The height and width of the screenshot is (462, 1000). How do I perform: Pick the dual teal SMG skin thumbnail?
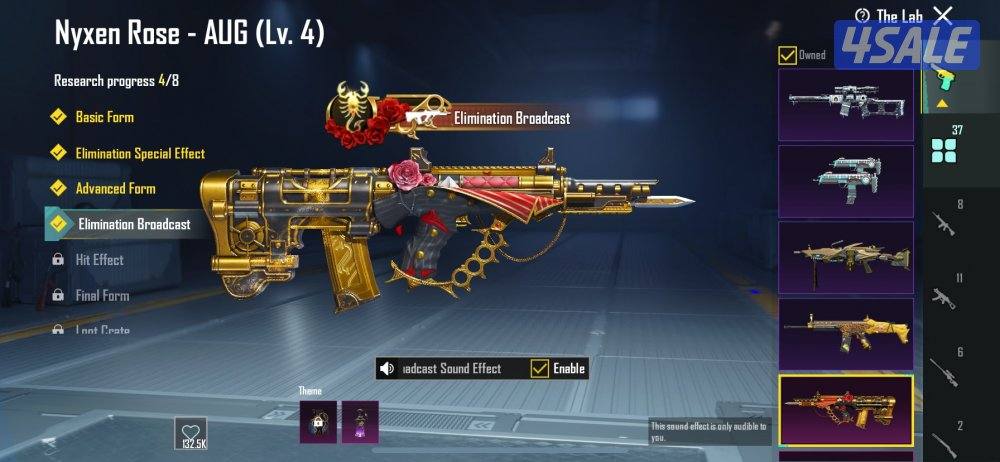pyautogui.click(x=845, y=181)
